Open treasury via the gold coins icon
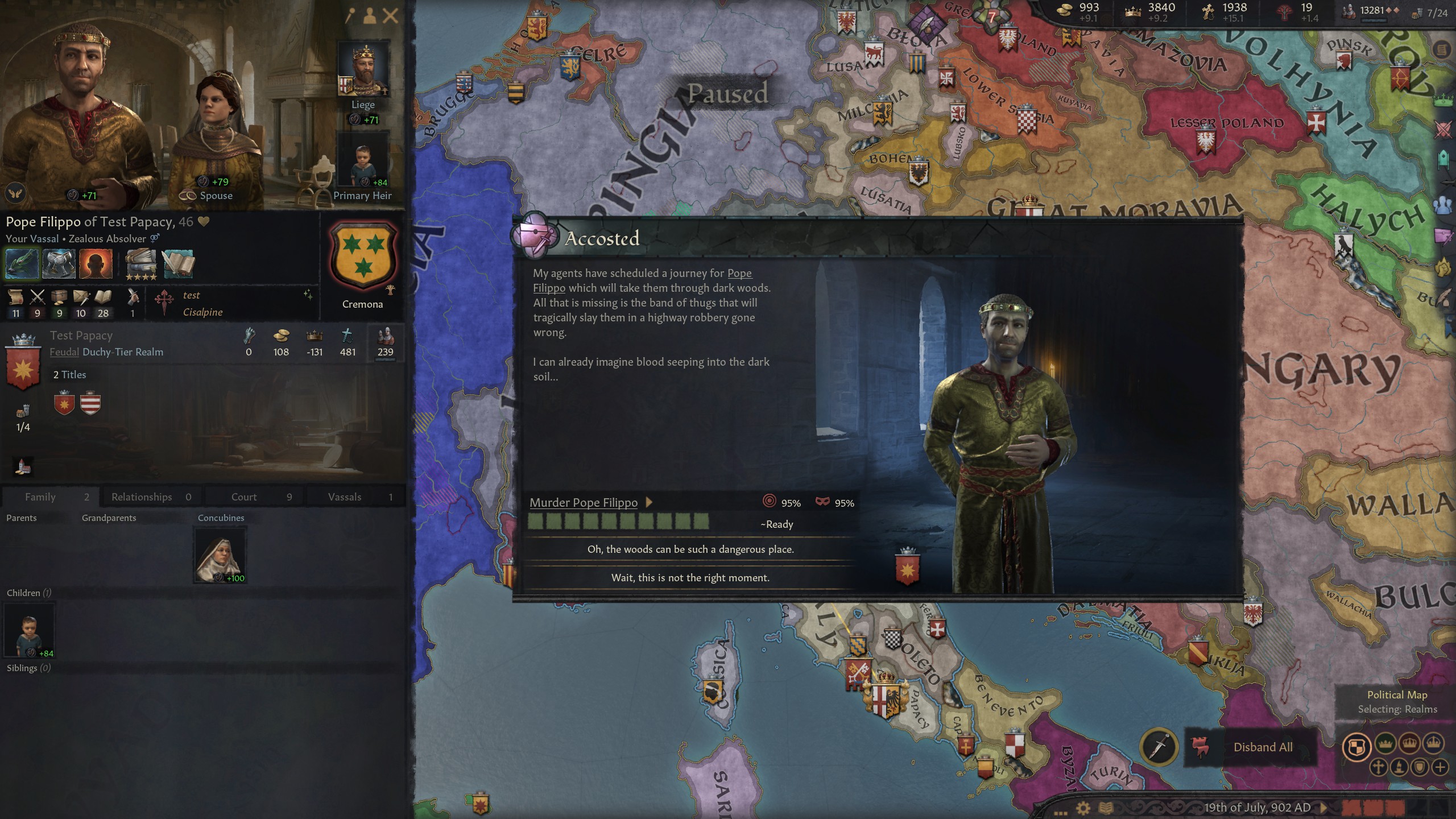1456x819 pixels. tap(1065, 10)
